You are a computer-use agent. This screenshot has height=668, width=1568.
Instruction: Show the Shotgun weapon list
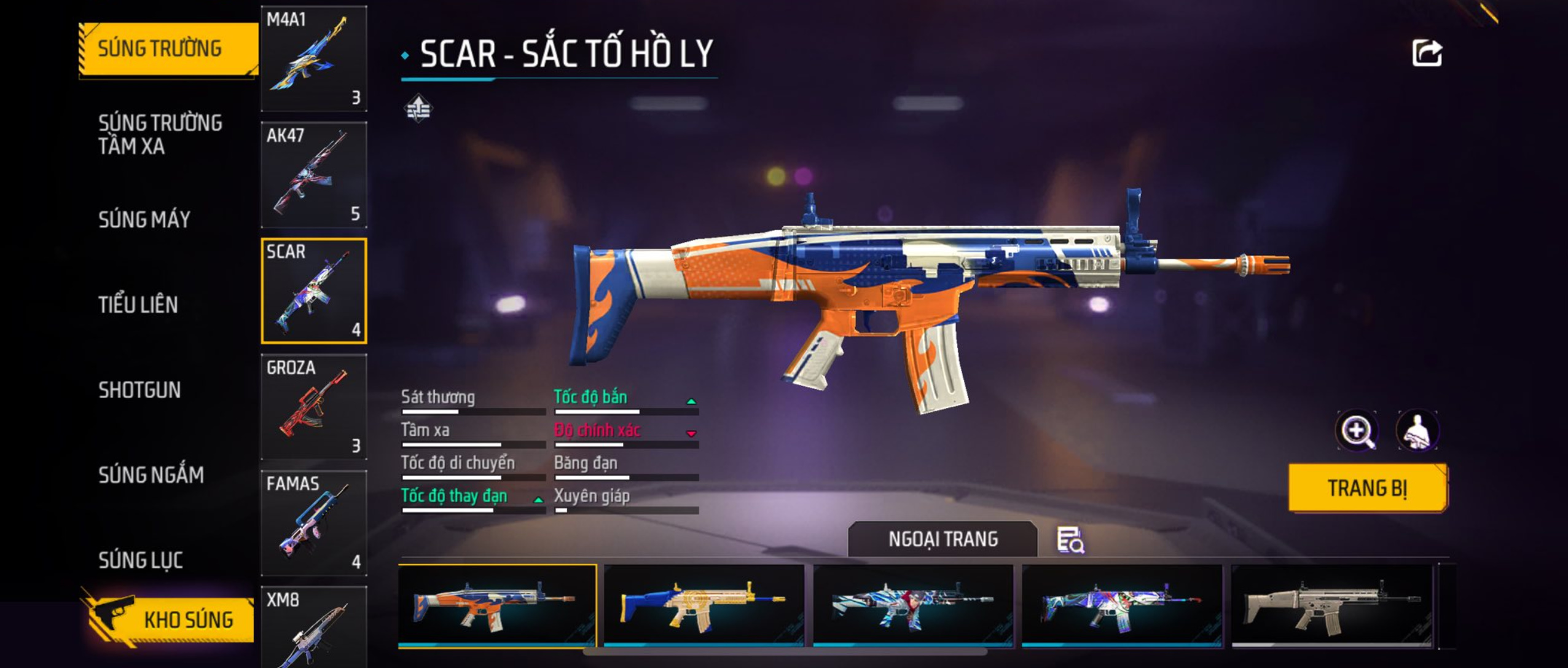click(139, 390)
